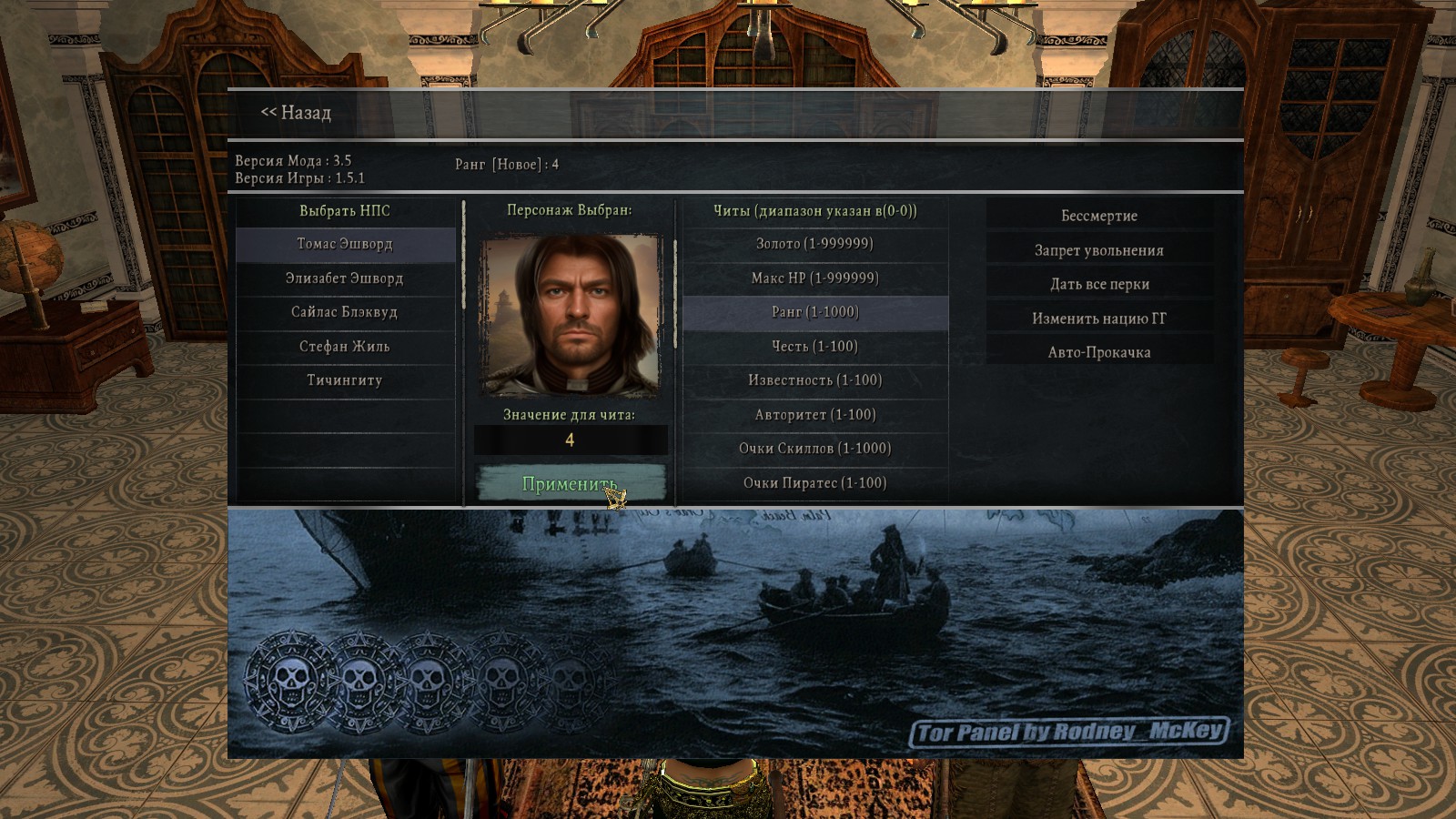Activate the Запрет увольнения option

tap(1099, 250)
